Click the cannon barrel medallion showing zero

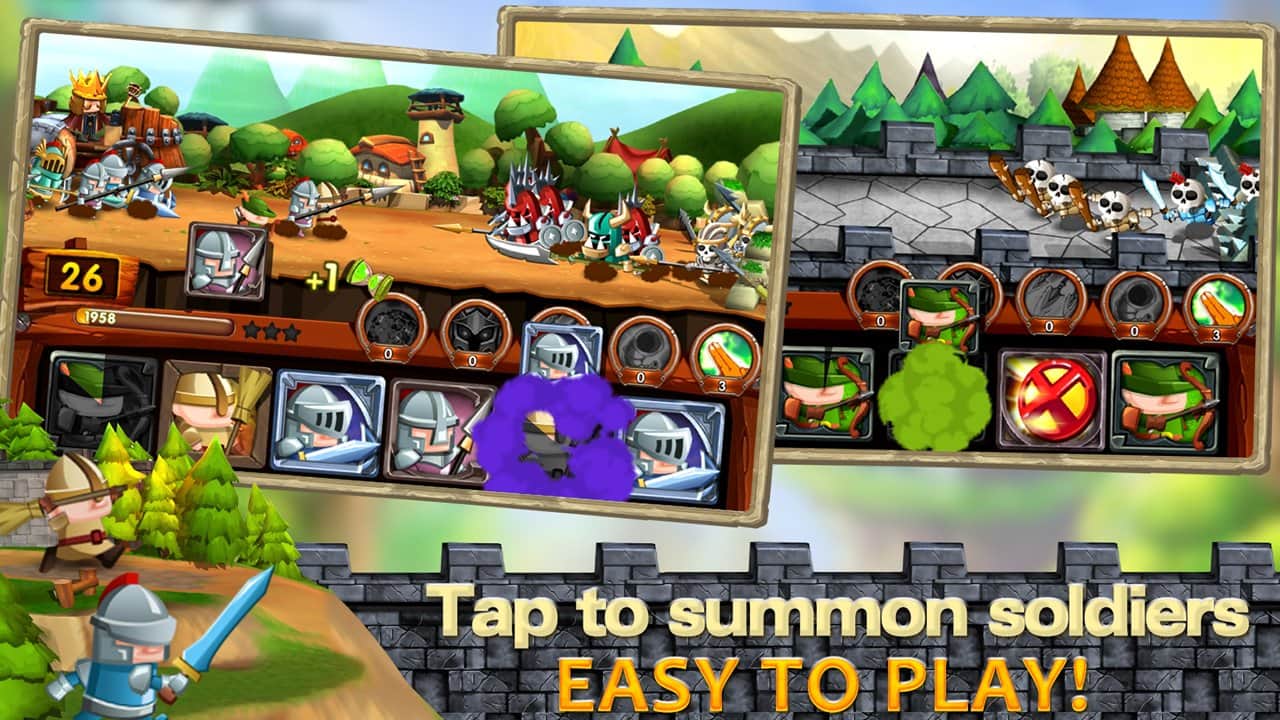click(x=647, y=345)
